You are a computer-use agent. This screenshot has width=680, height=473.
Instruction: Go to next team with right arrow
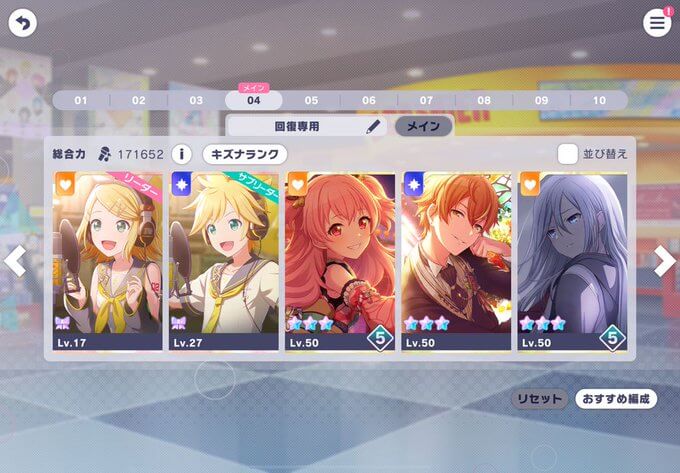pyautogui.click(x=665, y=261)
